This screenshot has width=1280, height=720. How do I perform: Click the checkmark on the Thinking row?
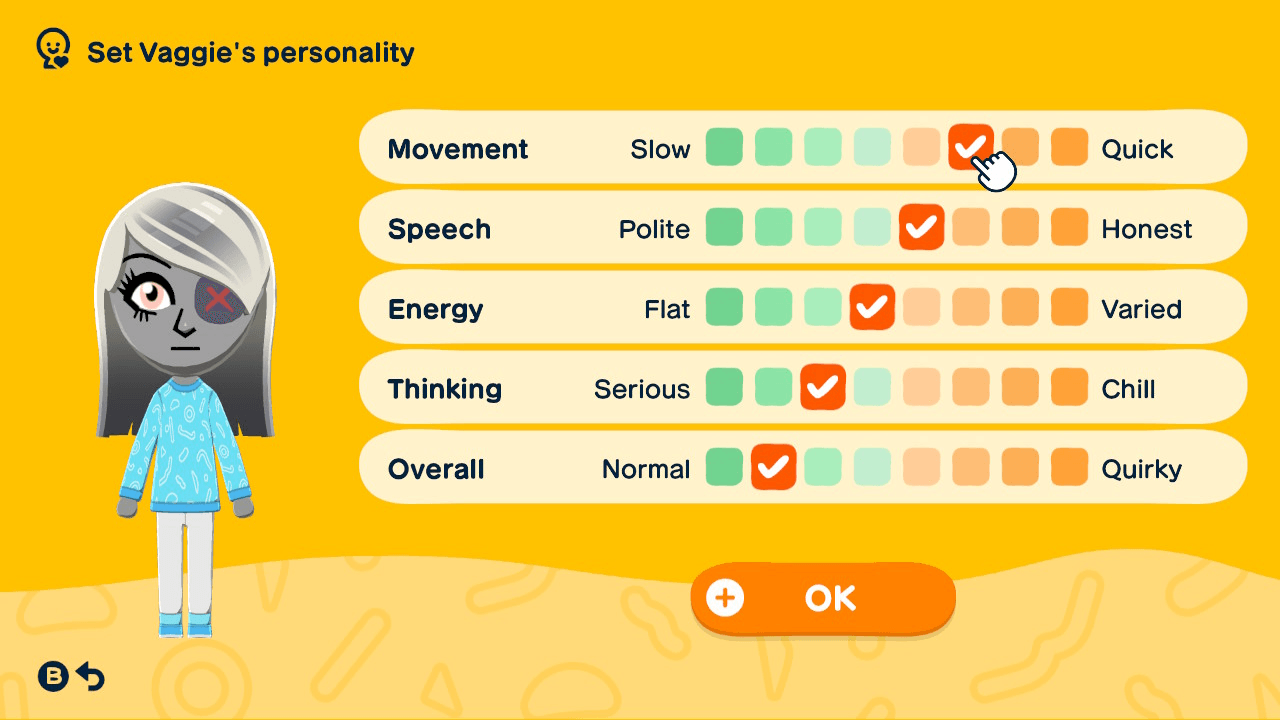coord(823,387)
